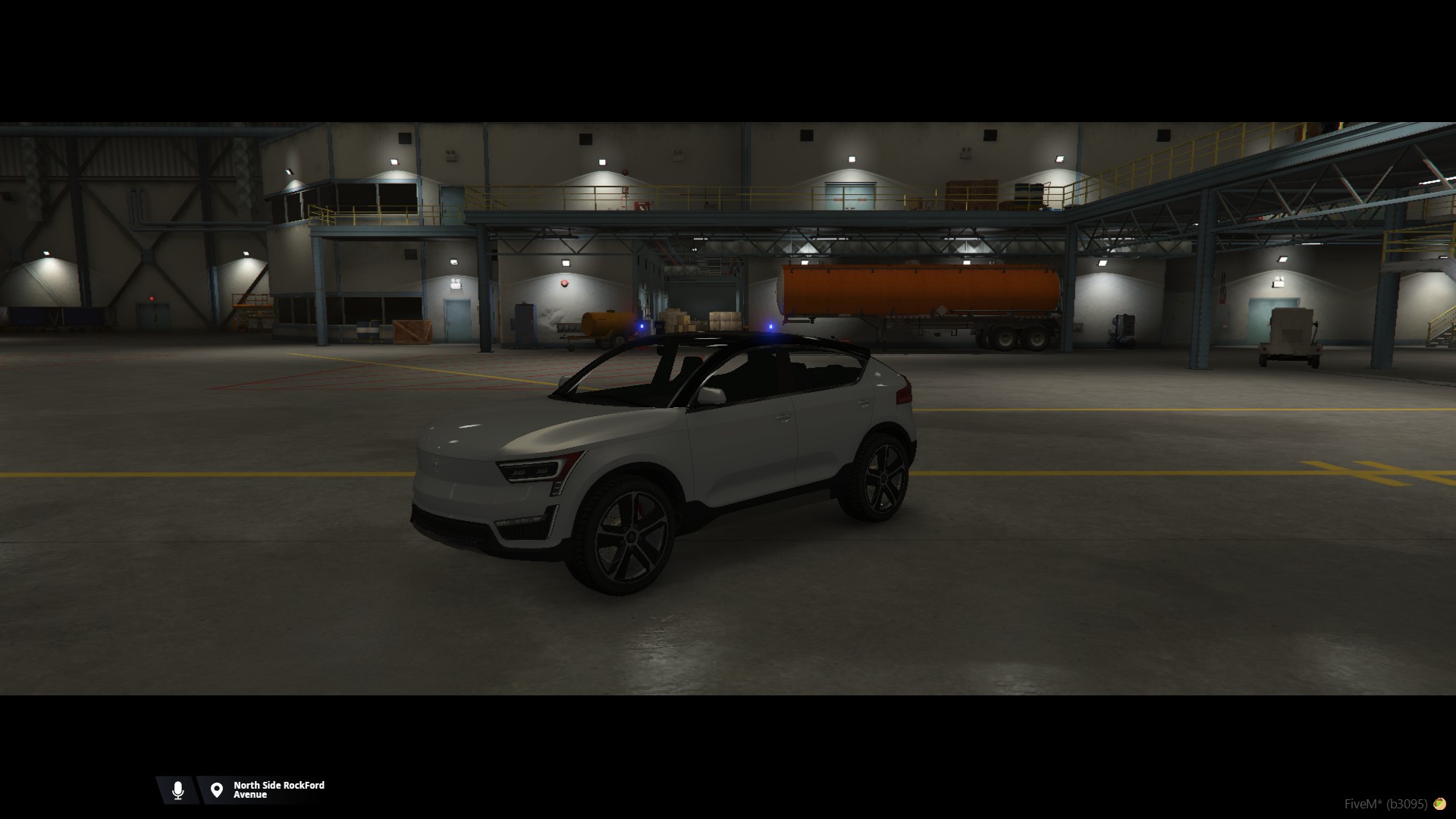Toggle the microphone voice icon
Image resolution: width=1456 pixels, height=819 pixels.
click(178, 790)
